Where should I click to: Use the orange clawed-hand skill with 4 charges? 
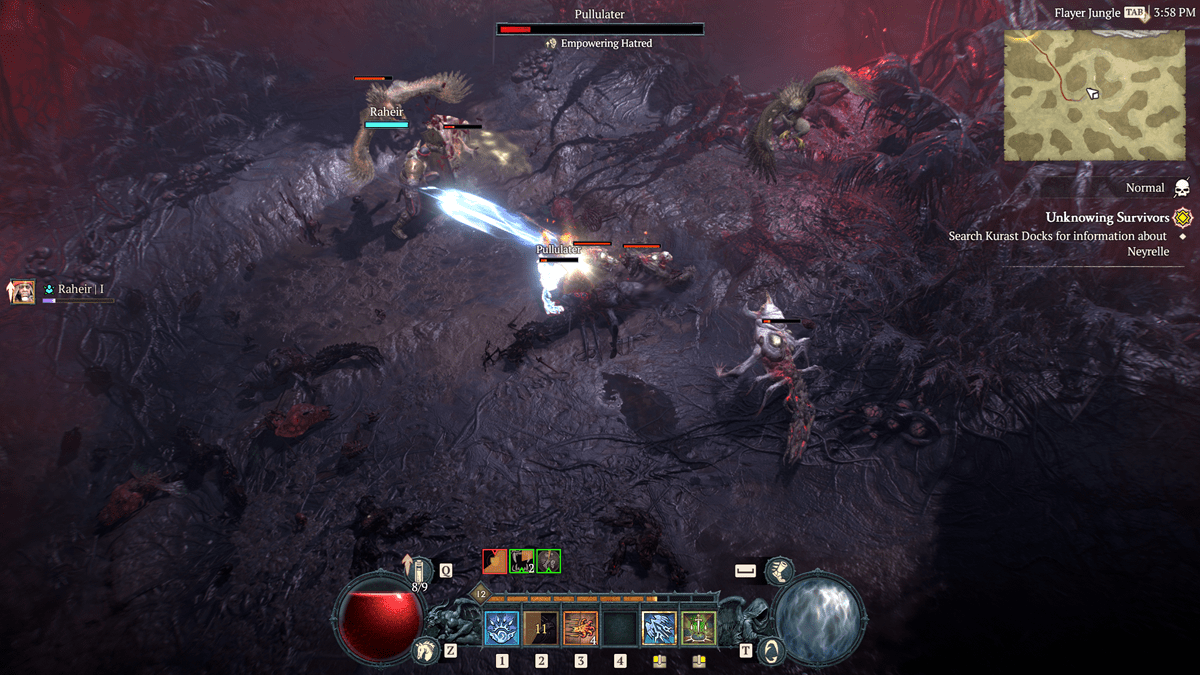click(x=580, y=629)
